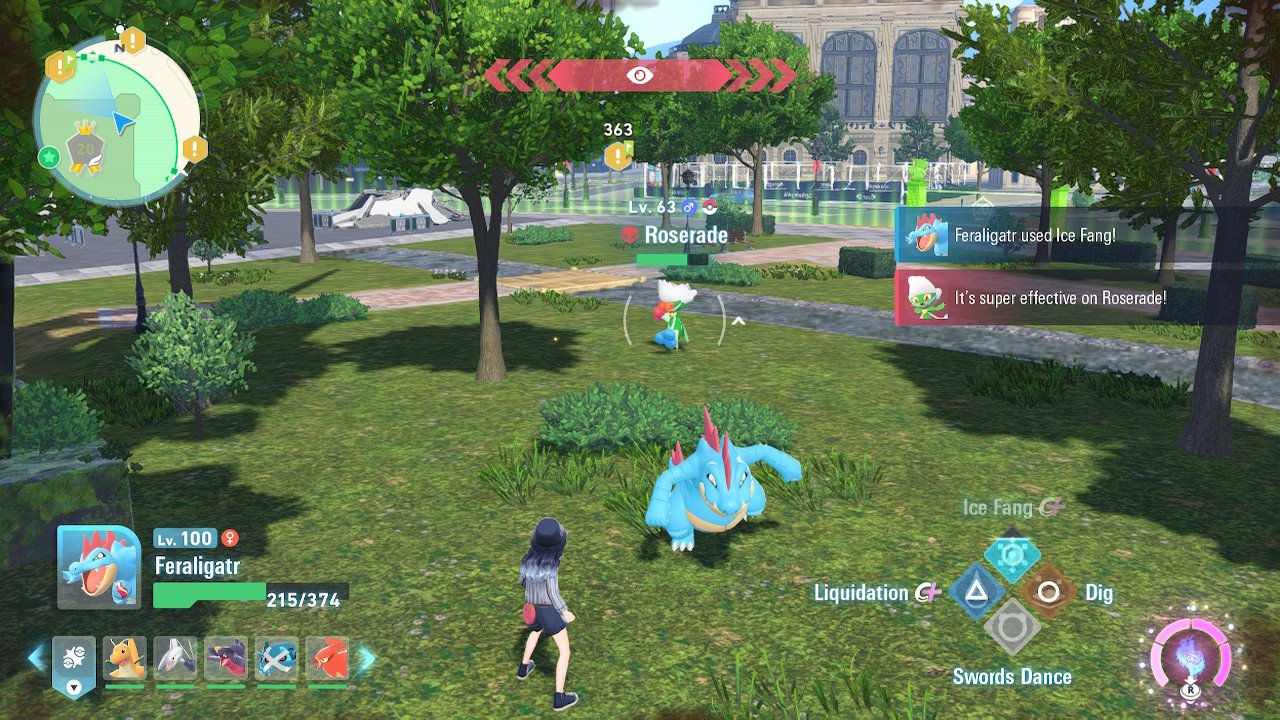Choose the Skarmory party slot
1280x720 pixels.
point(176,658)
